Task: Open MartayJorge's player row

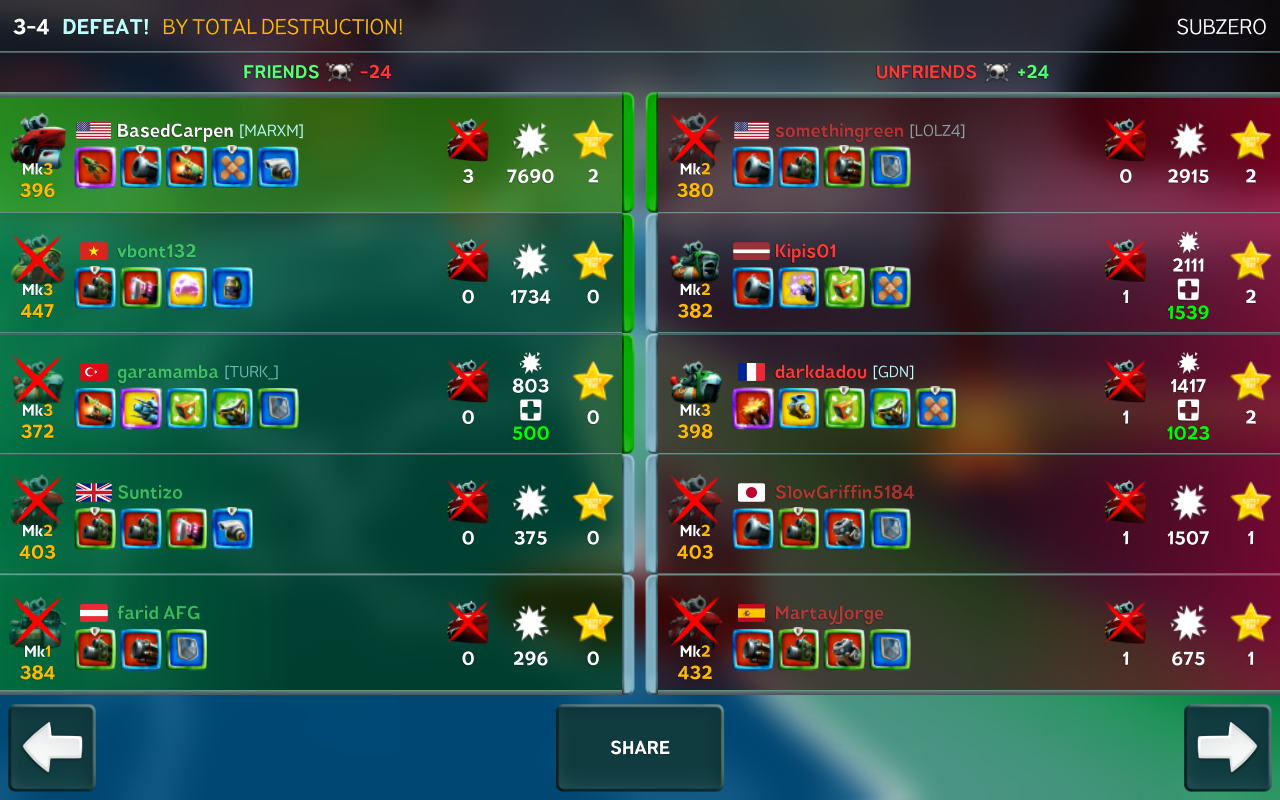Action: tap(965, 635)
